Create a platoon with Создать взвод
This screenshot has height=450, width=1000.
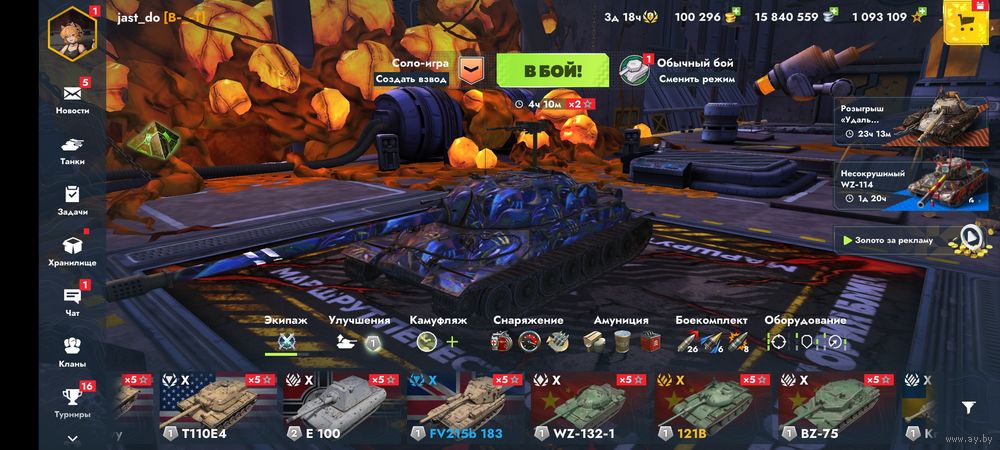click(x=411, y=79)
